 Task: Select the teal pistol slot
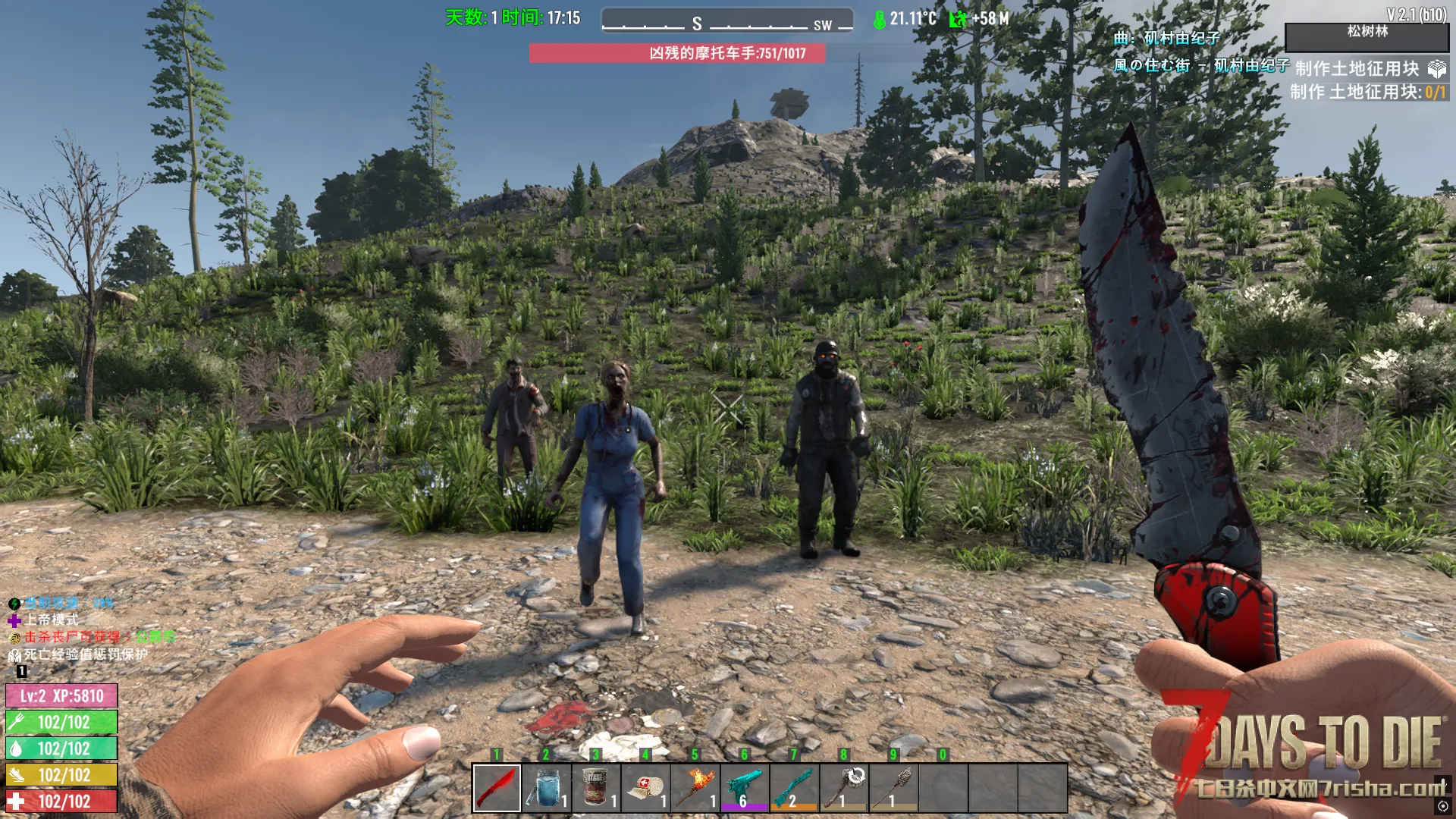(745, 788)
